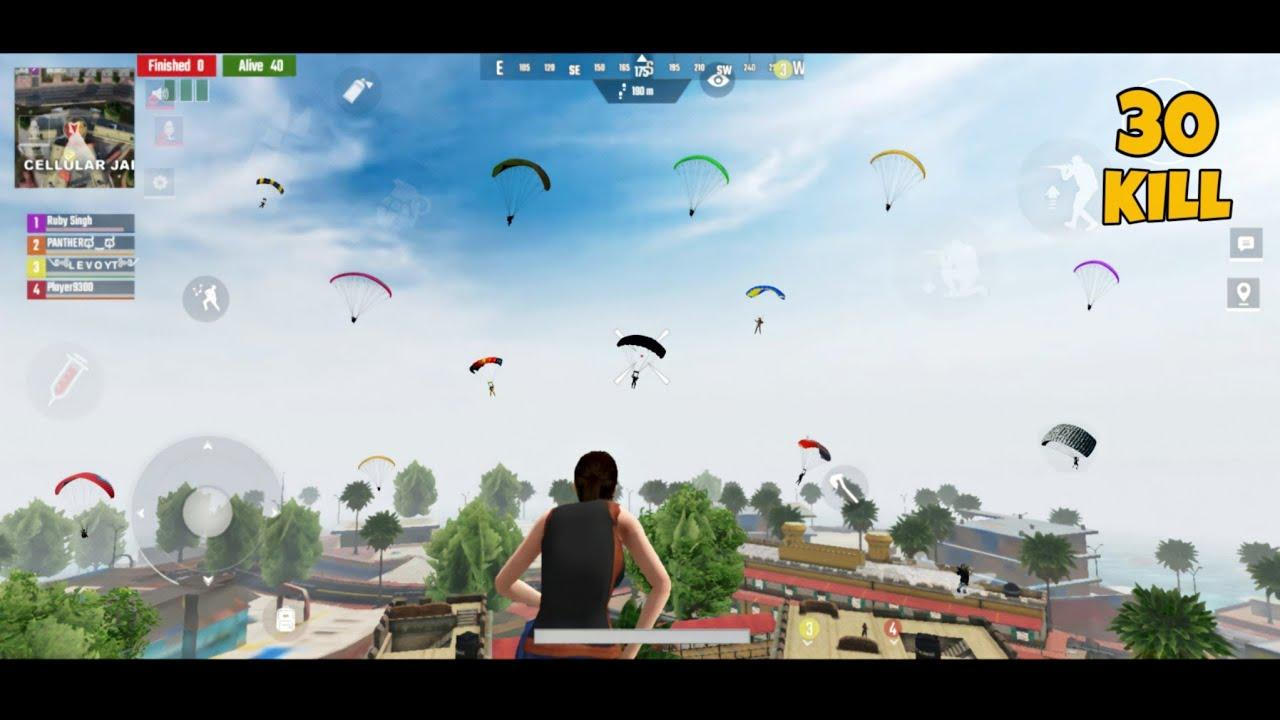Open the settings gear icon
The height and width of the screenshot is (720, 1280).
point(160,180)
